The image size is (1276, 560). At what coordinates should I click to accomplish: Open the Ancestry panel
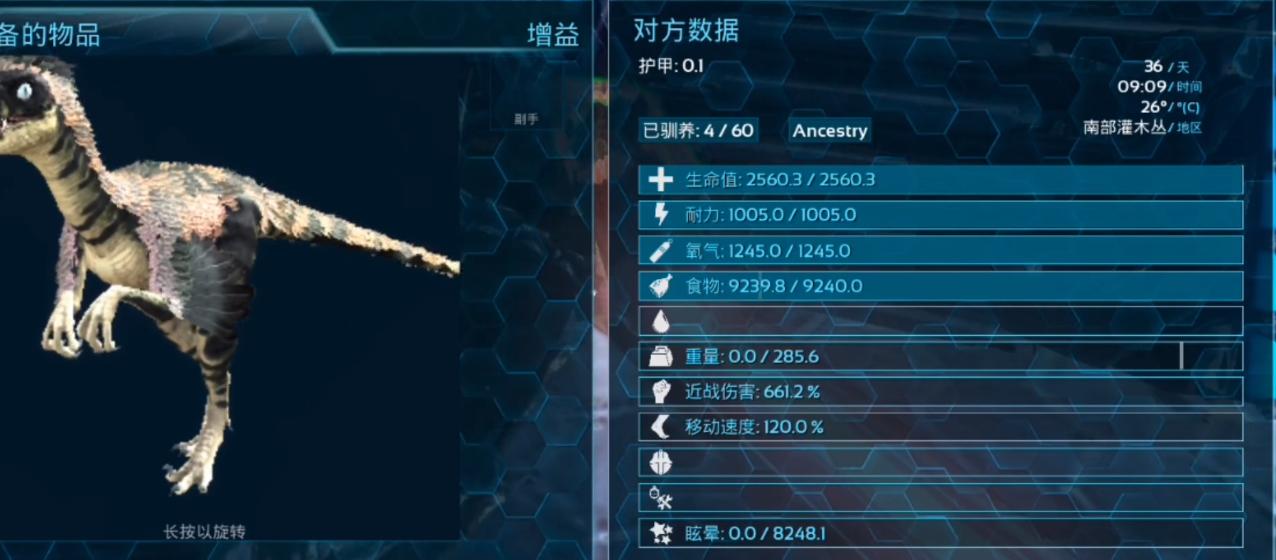829,130
